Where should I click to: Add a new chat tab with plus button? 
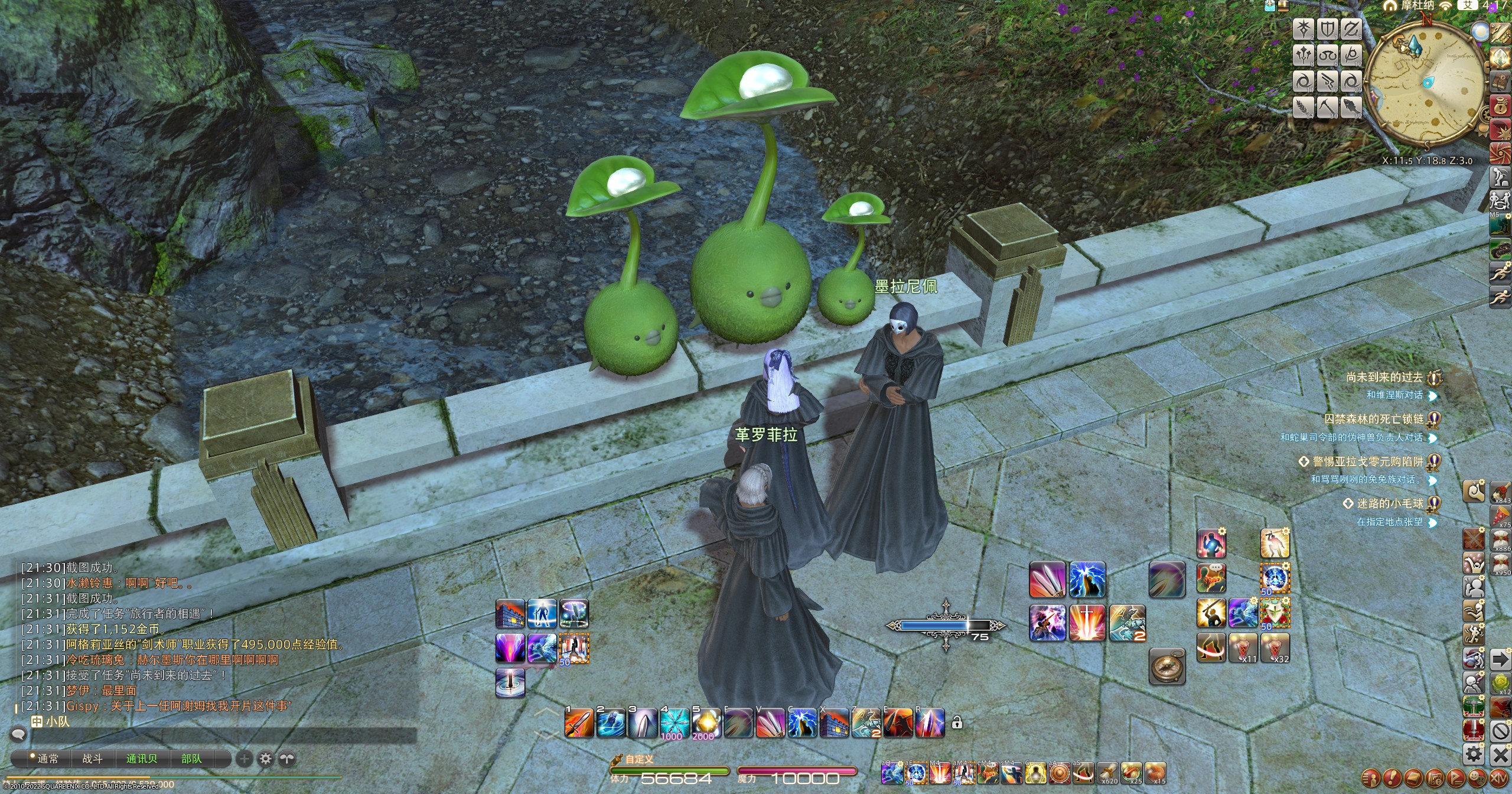coord(244,759)
